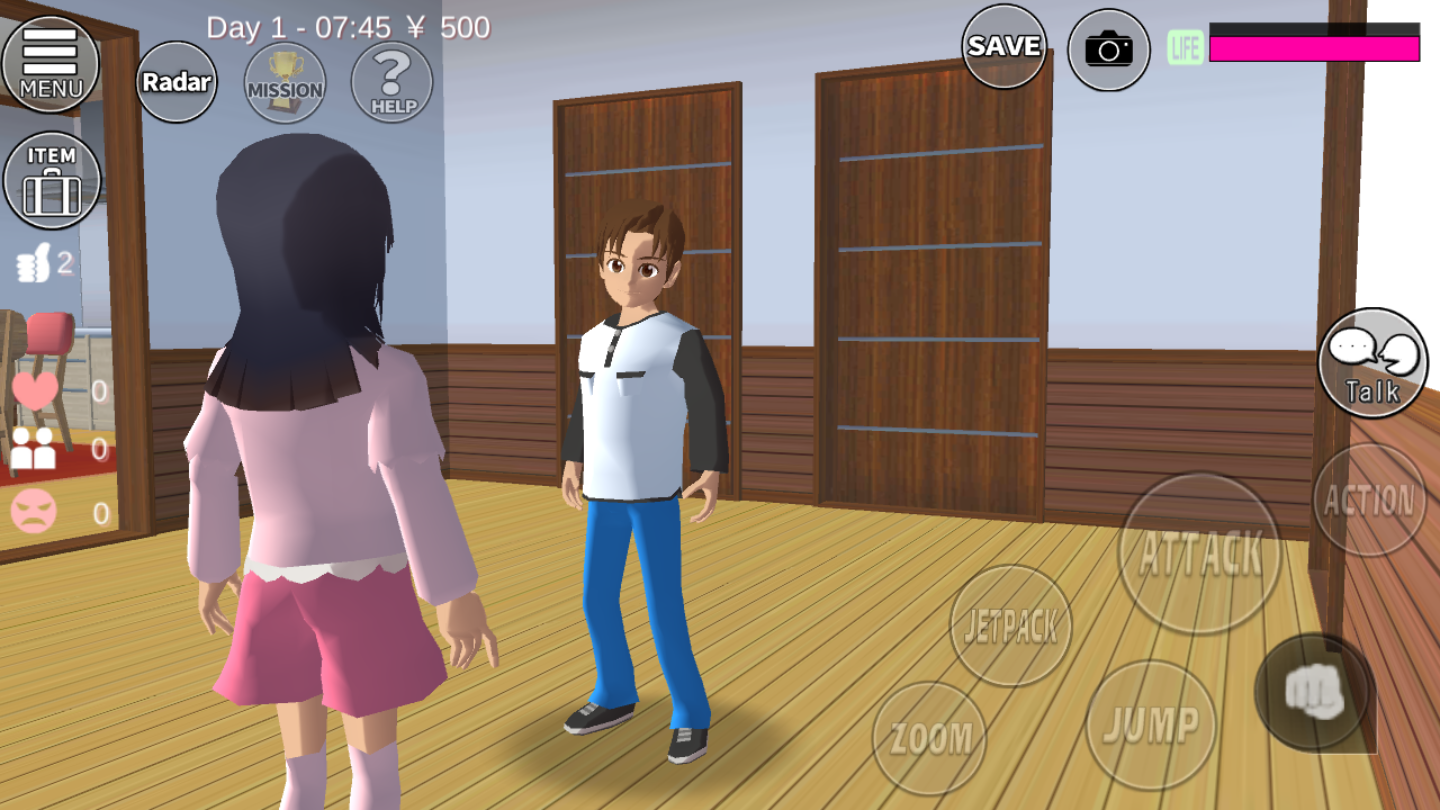The height and width of the screenshot is (810, 1440).
Task: Open the Mission trophy button
Action: click(286, 82)
